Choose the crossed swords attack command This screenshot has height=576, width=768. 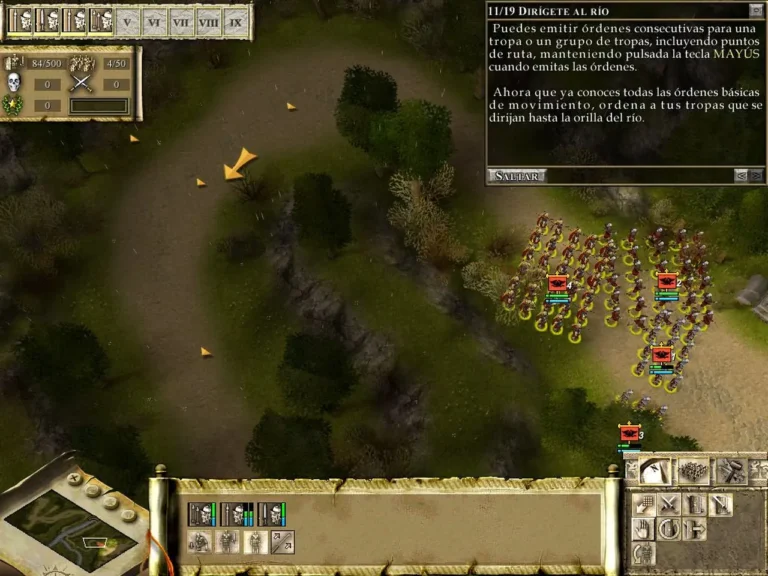tap(669, 504)
